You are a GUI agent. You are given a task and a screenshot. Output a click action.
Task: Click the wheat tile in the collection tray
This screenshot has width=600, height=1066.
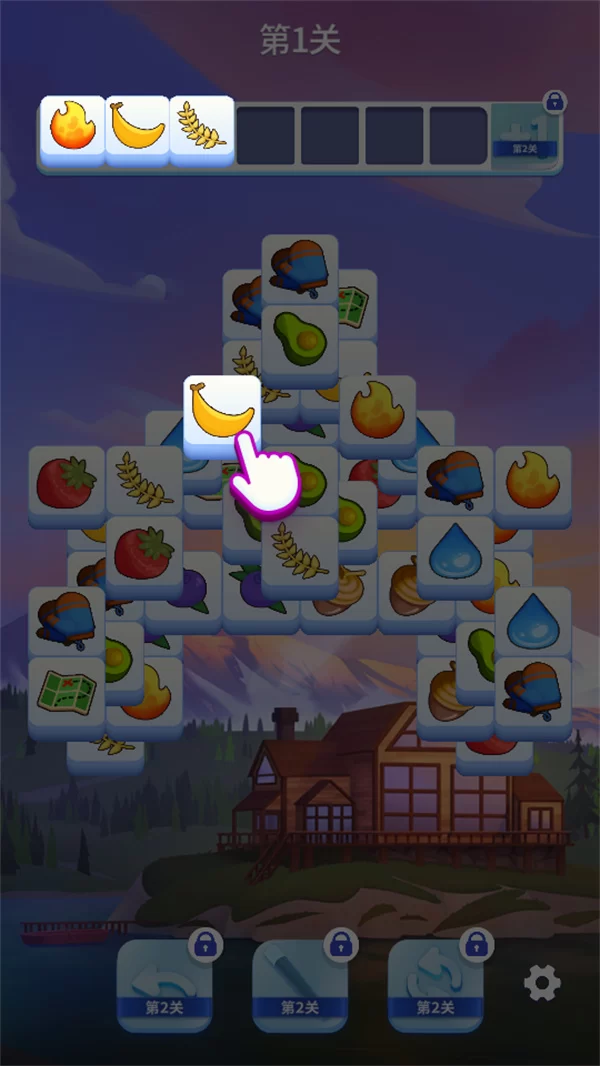[x=201, y=130]
